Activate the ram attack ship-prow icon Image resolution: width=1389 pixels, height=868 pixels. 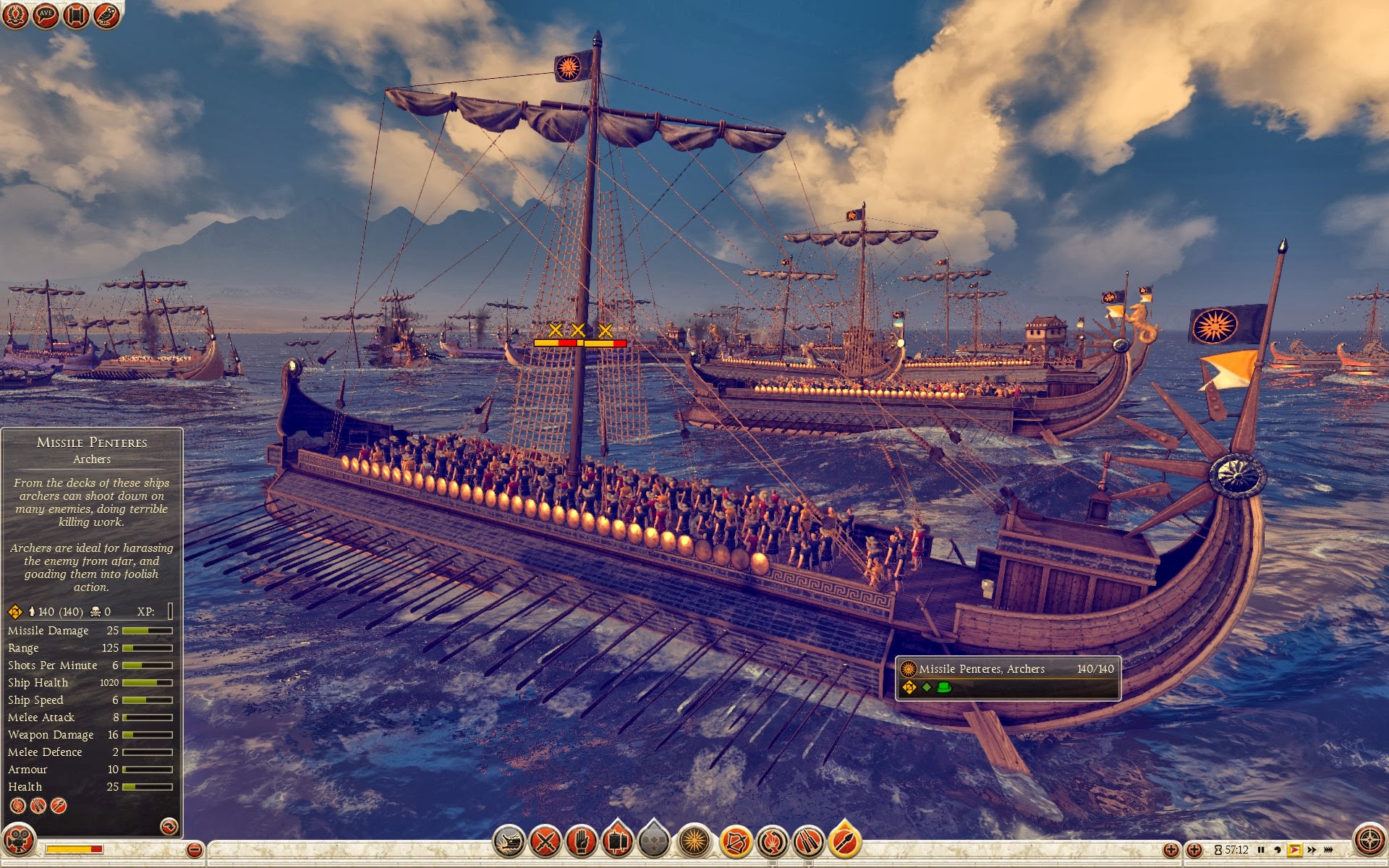point(509,841)
